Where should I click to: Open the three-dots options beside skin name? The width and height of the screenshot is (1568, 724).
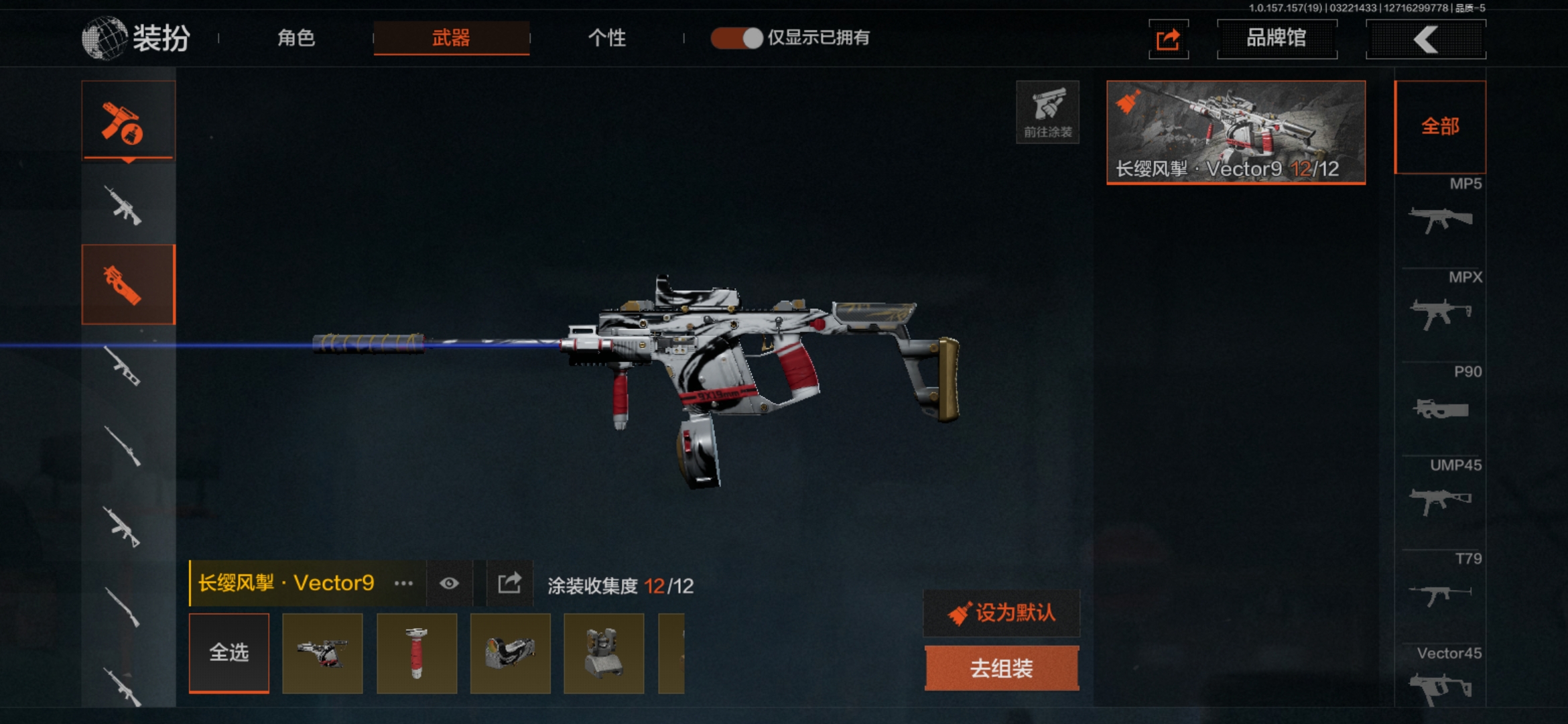pyautogui.click(x=403, y=583)
